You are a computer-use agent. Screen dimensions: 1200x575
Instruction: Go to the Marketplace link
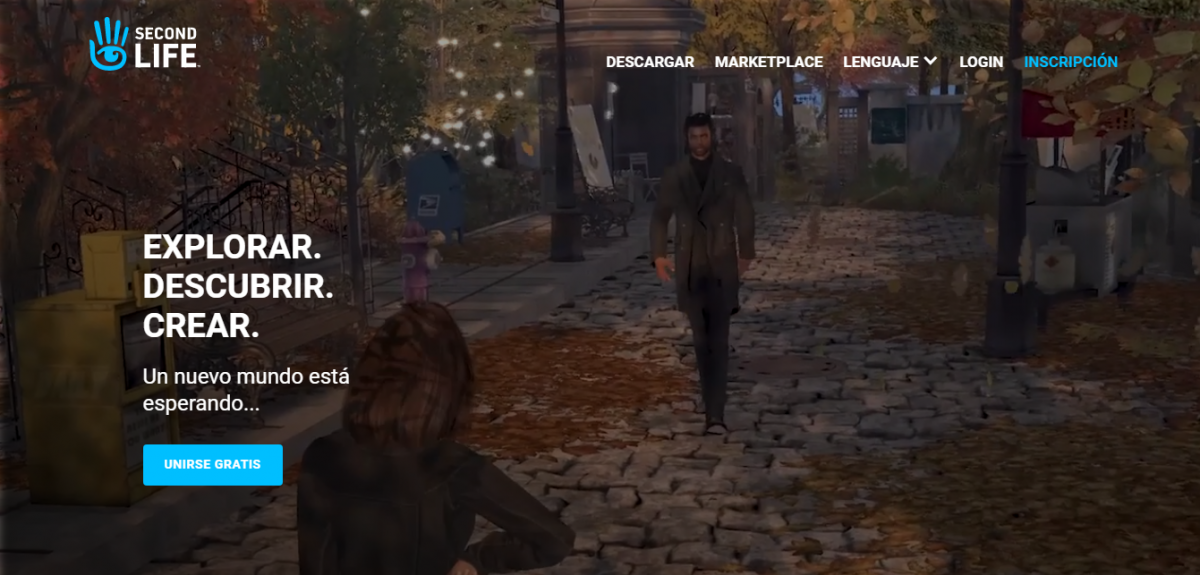pyautogui.click(x=769, y=62)
